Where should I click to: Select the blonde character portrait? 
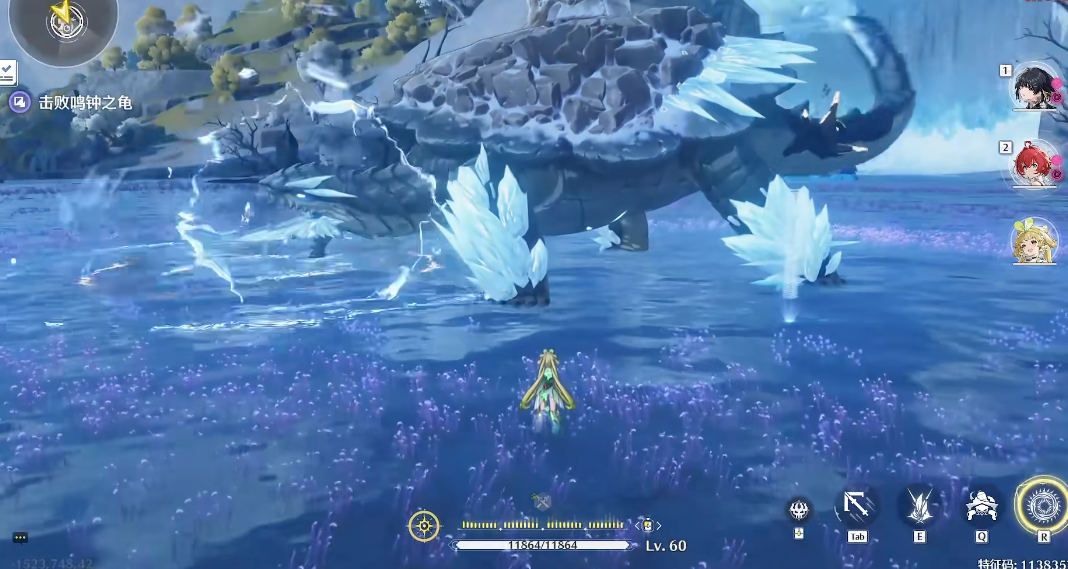(1034, 242)
